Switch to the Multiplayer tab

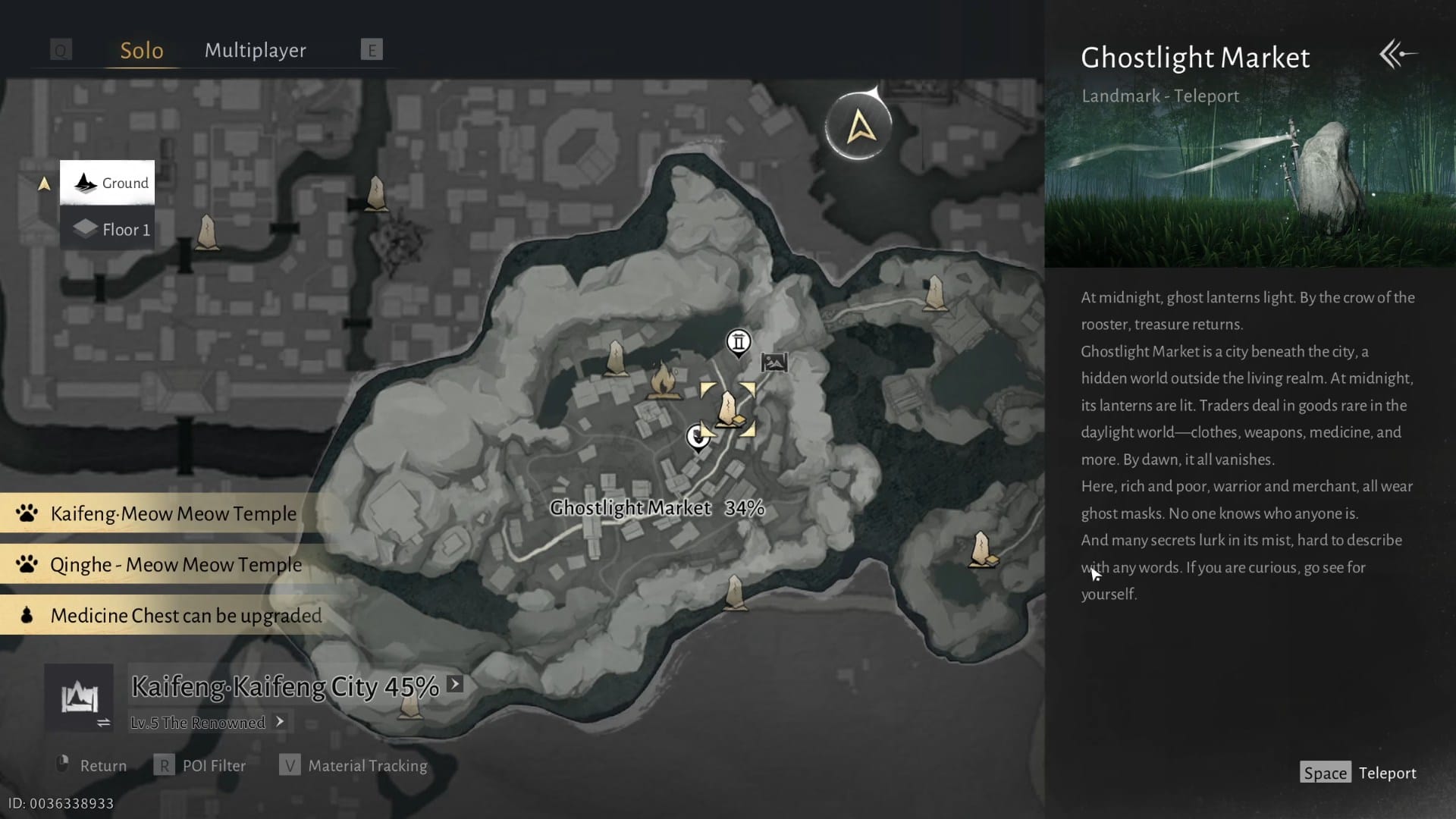(255, 50)
